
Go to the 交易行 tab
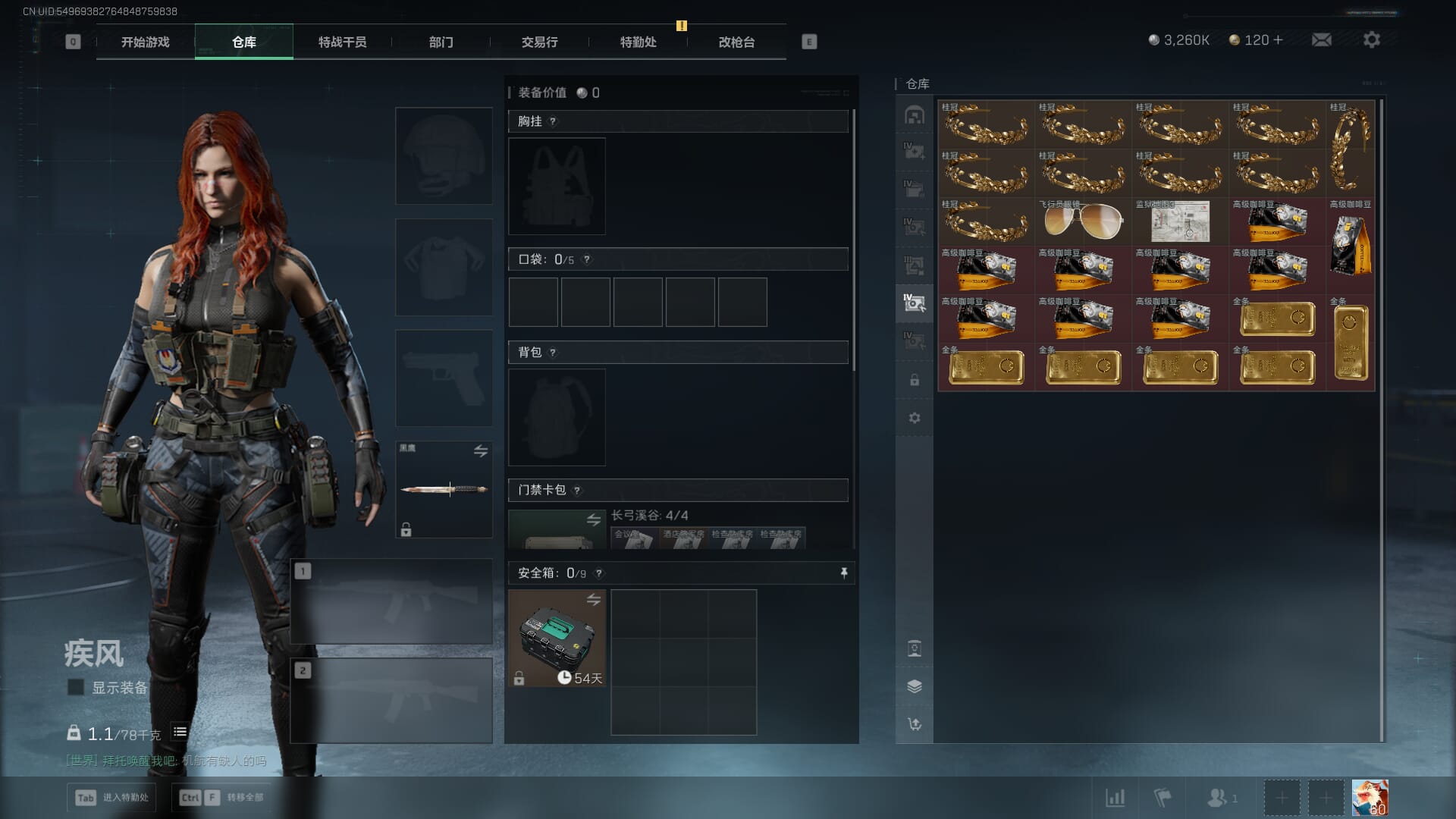coord(539,42)
